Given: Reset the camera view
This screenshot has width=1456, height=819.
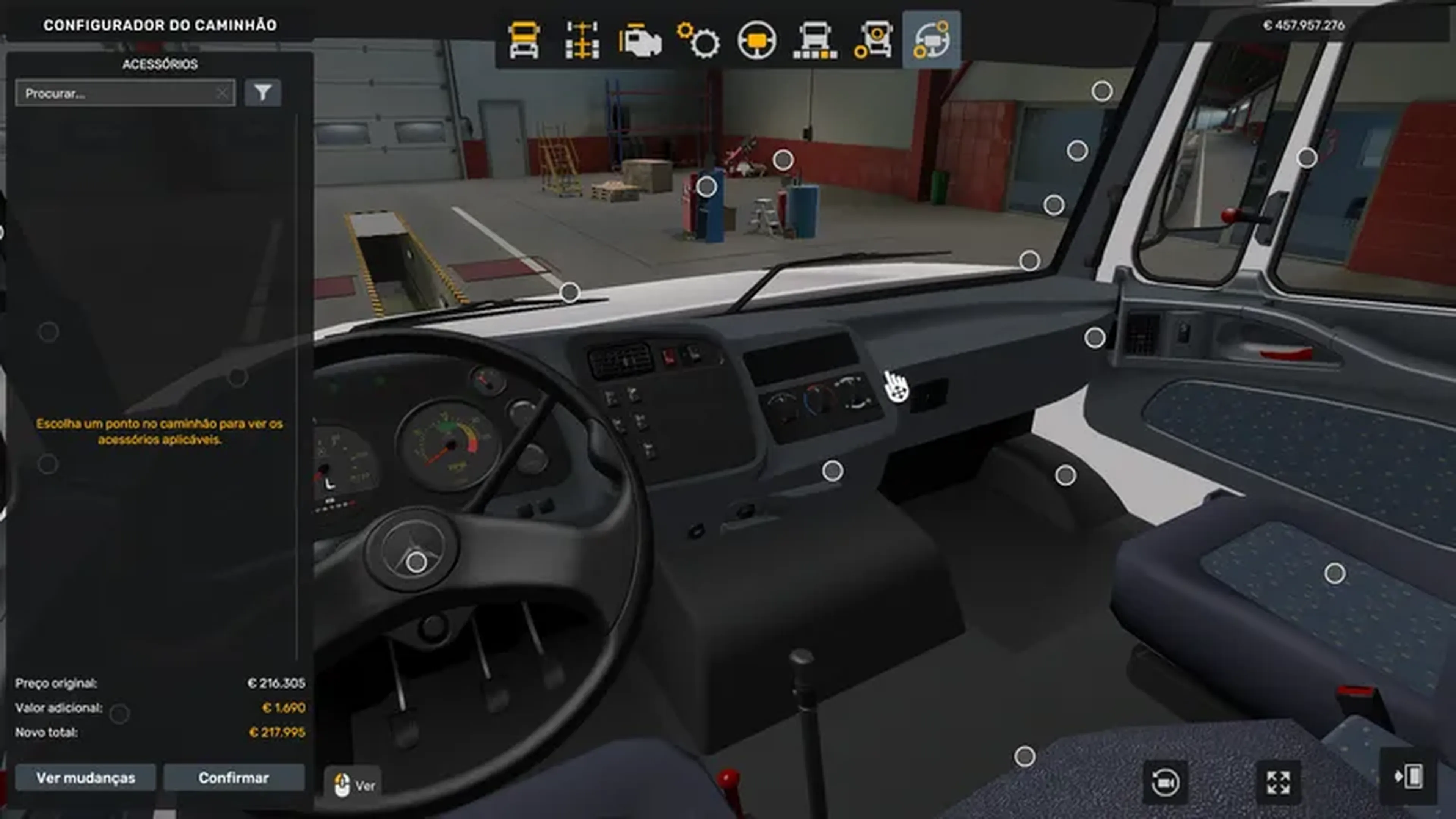Looking at the screenshot, I should tap(1165, 782).
